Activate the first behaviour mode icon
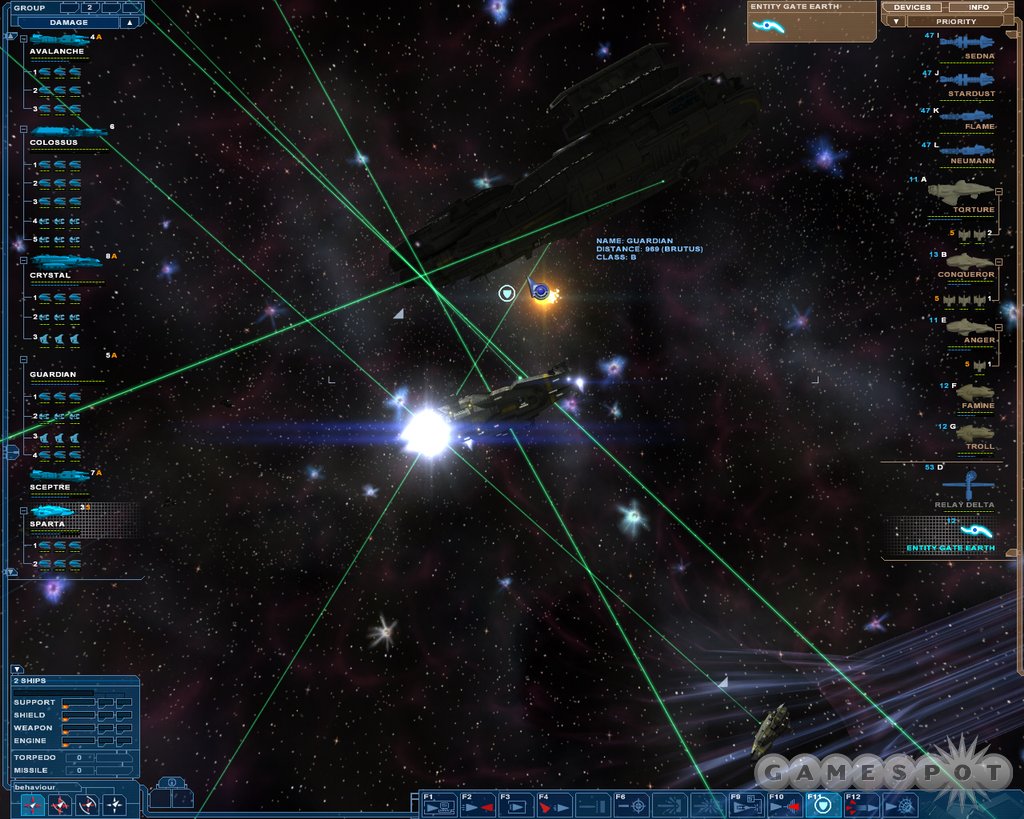The width and height of the screenshot is (1024, 819). click(x=34, y=803)
